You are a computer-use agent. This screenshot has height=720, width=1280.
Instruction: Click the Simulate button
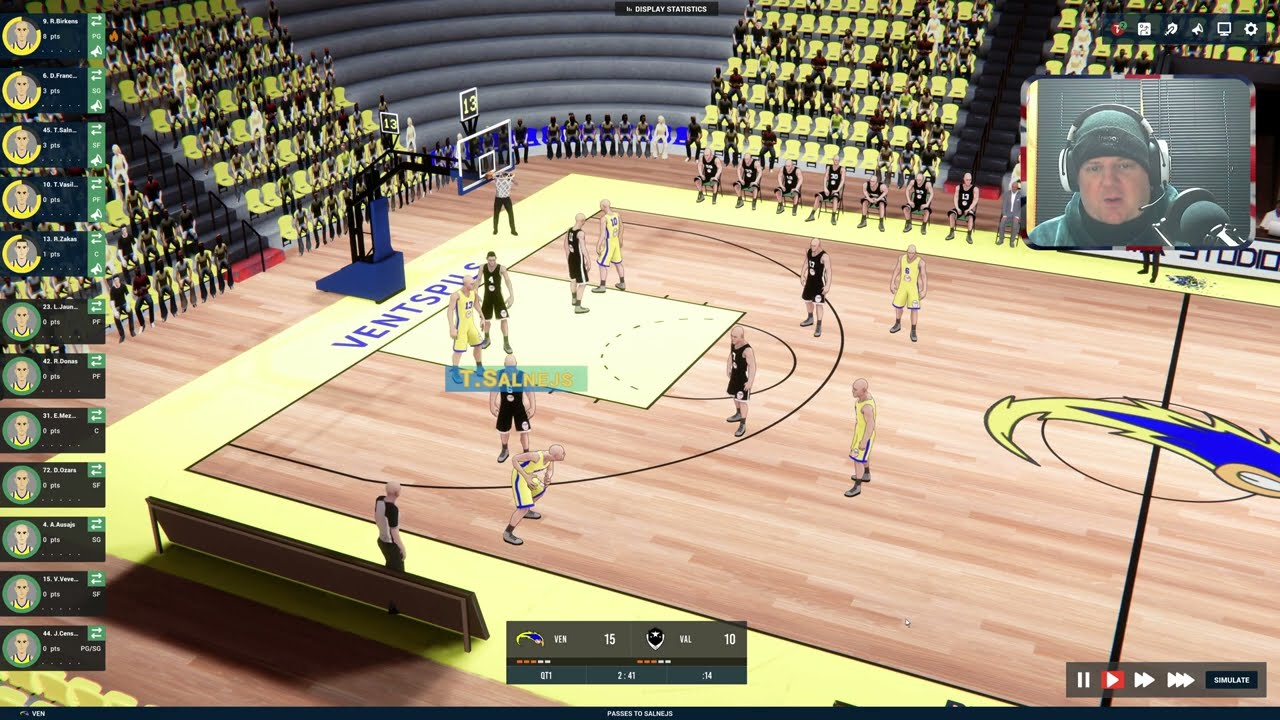point(1231,680)
